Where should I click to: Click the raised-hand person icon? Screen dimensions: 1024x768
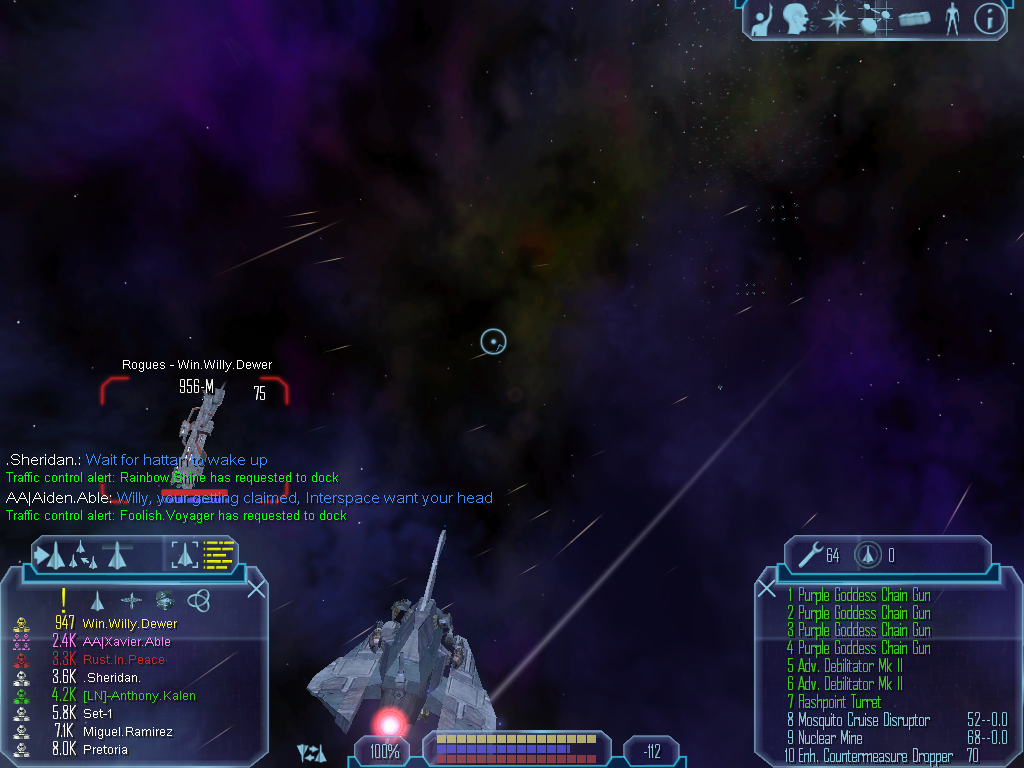point(762,17)
